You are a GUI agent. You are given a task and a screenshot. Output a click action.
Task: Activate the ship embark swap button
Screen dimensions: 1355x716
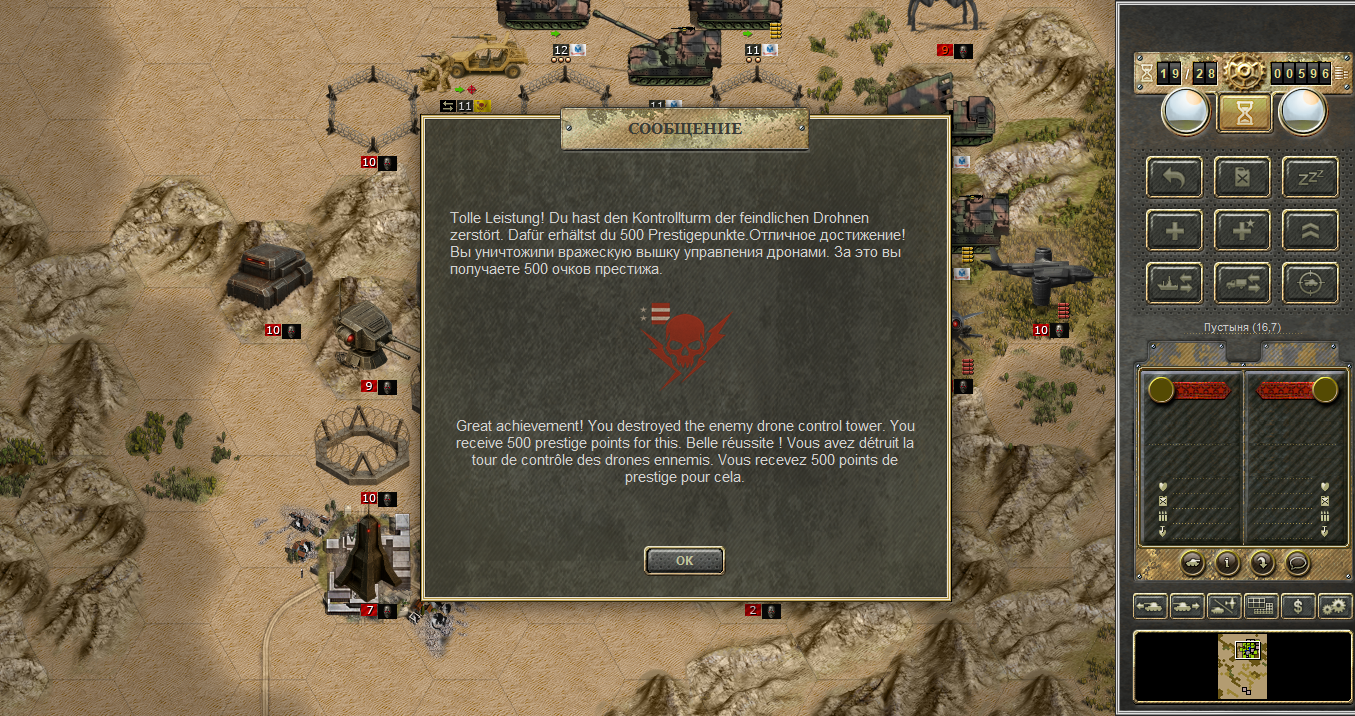pos(1175,284)
